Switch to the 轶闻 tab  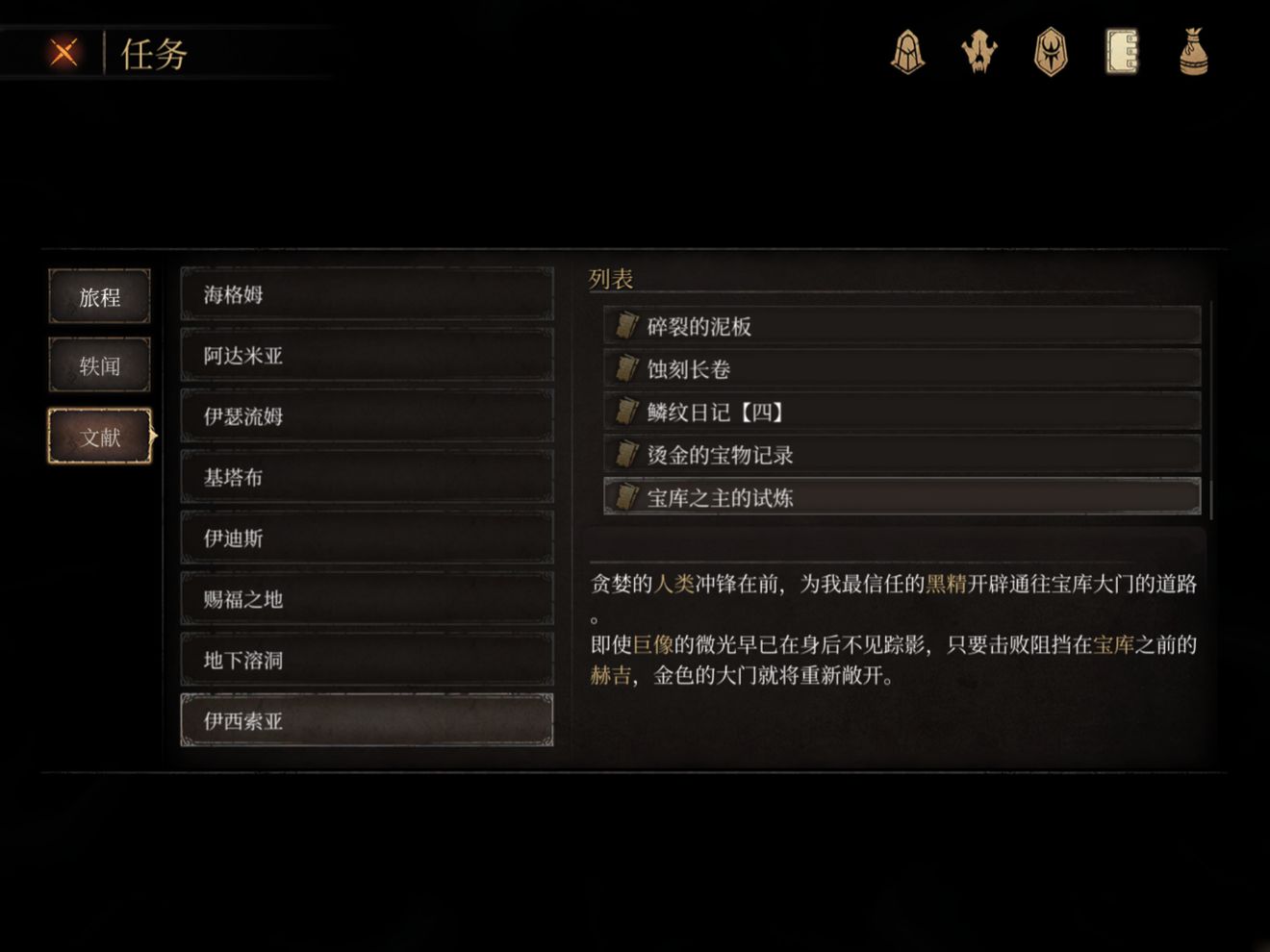click(99, 366)
